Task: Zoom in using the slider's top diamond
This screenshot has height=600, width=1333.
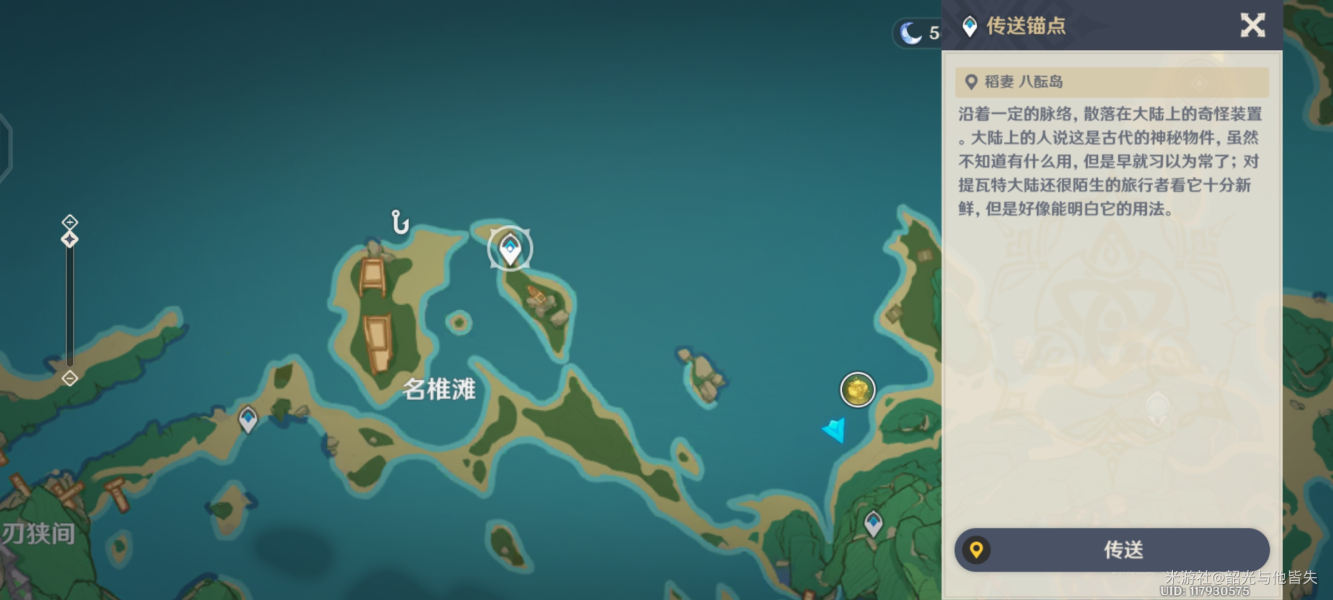Action: [69, 221]
